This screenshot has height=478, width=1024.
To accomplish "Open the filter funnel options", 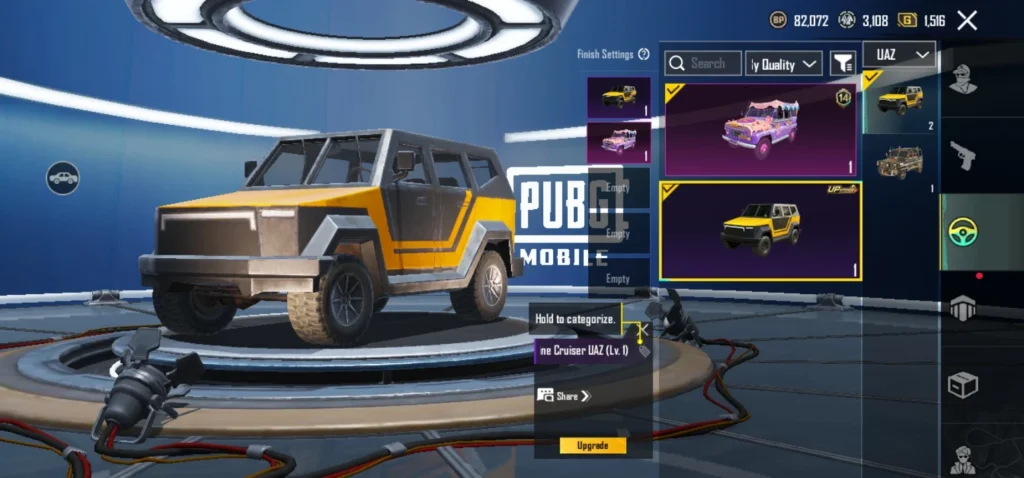I will pos(843,63).
